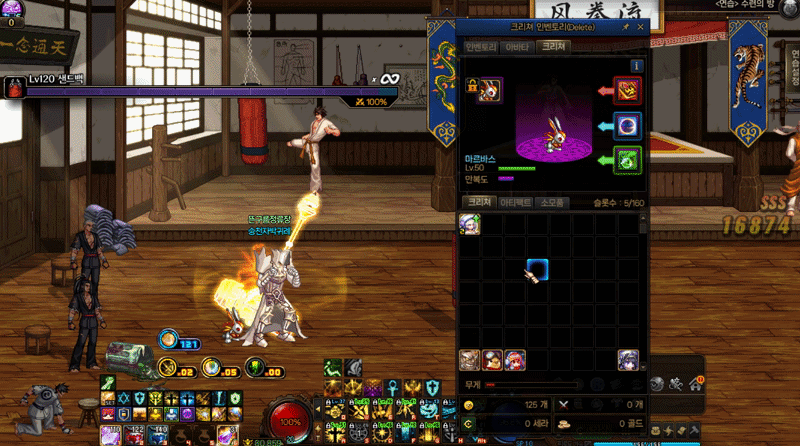The width and height of the screenshot is (800, 446).
Task: Switch to the 인벤토리 tab
Action: 481,47
